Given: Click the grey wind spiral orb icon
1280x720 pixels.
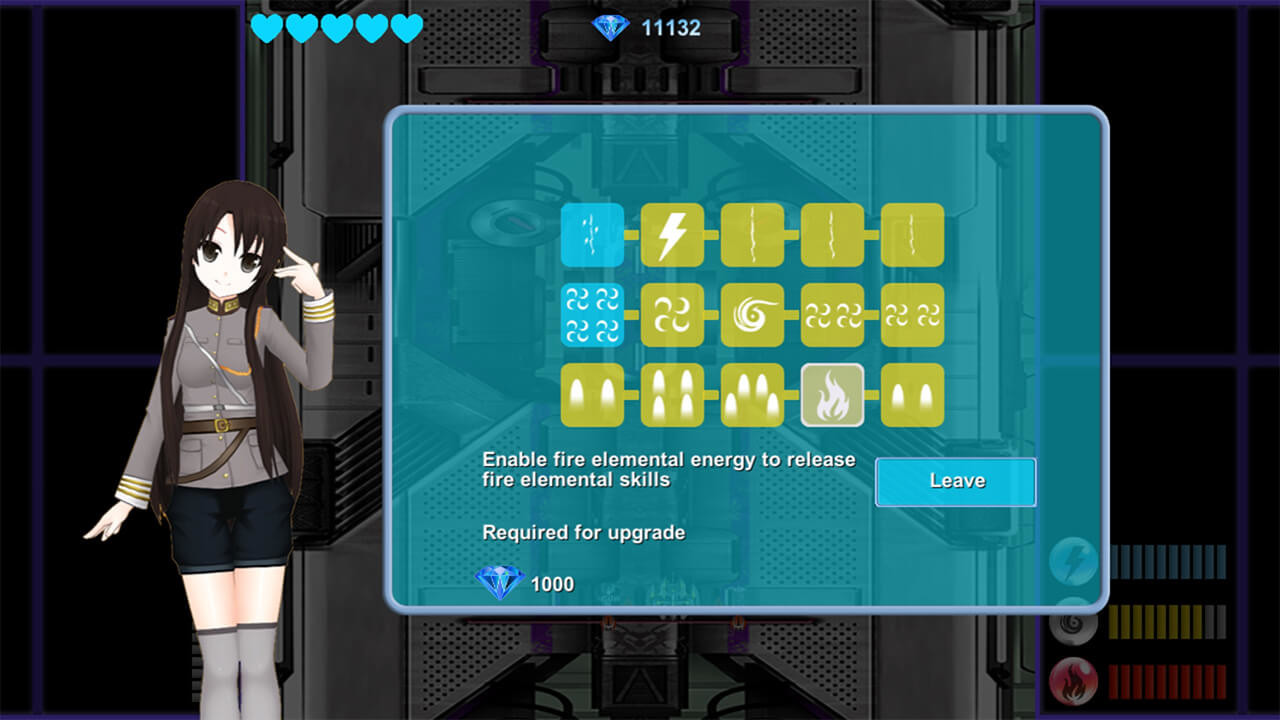Looking at the screenshot, I should tap(1073, 624).
